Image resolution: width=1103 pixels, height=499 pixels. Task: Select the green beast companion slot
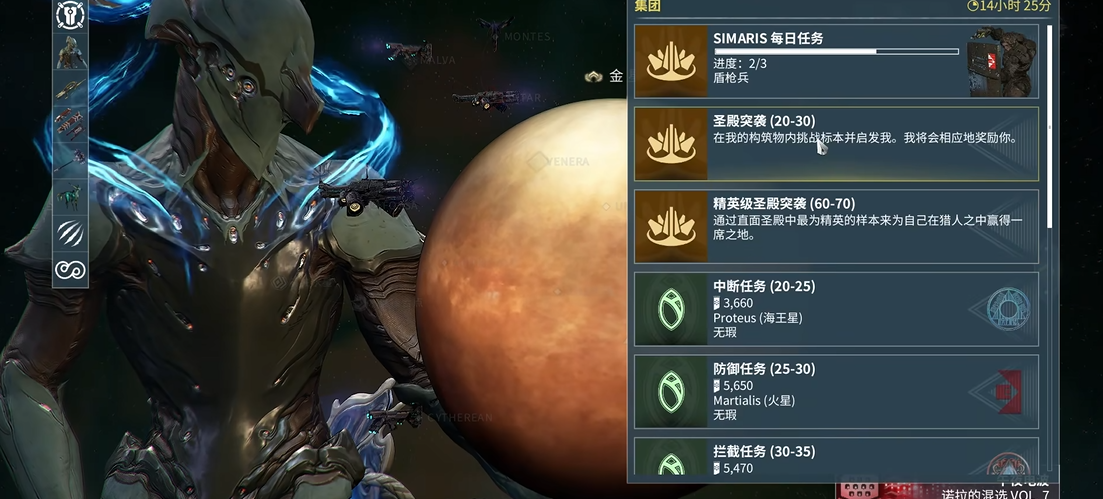coord(71,195)
